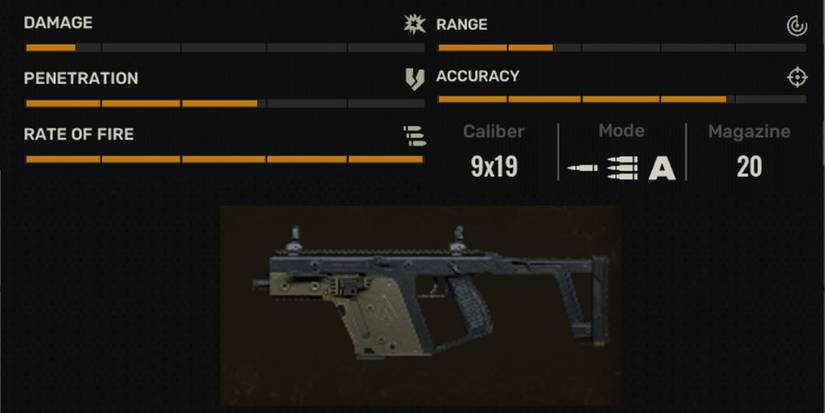Choose the full-auto "A" fire mode icon
Viewport: 825px width, 413px height.
pyautogui.click(x=662, y=169)
